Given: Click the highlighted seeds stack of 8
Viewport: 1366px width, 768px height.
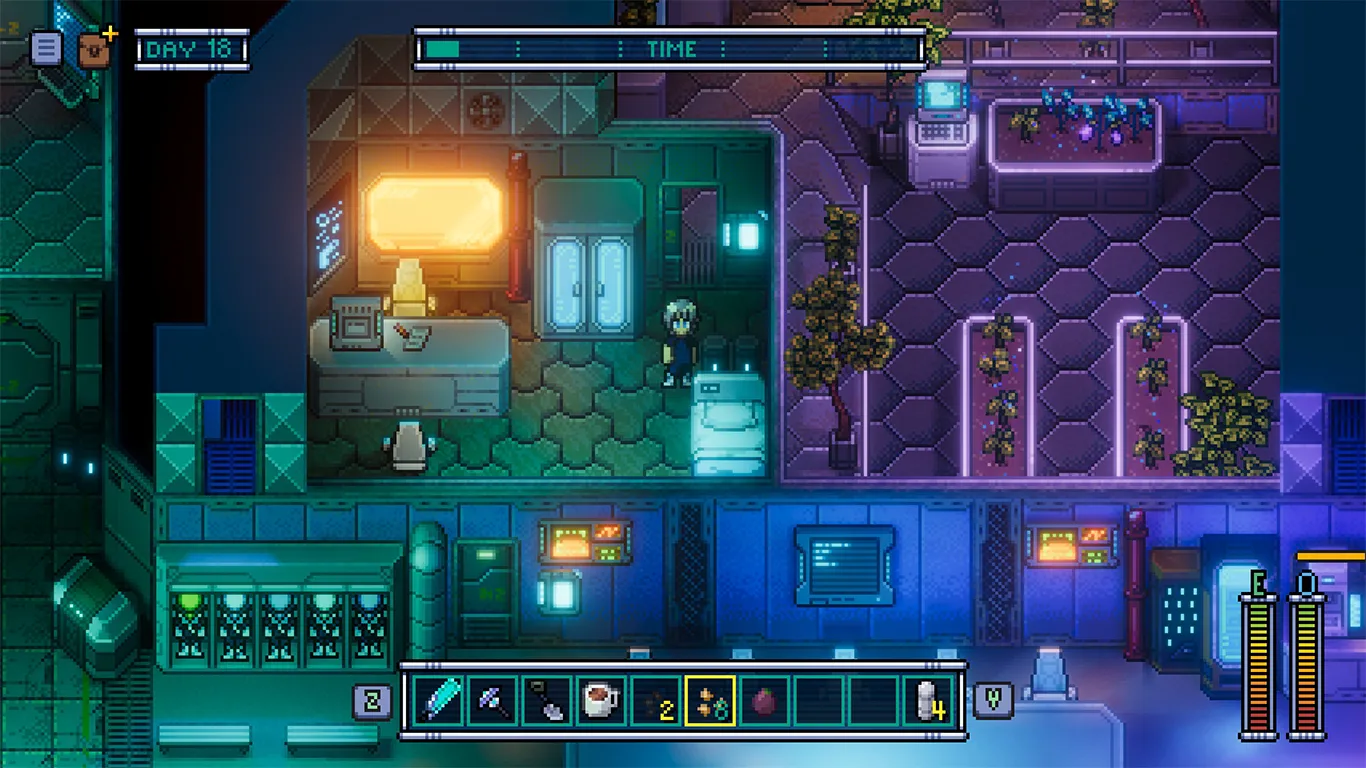Looking at the screenshot, I should pyautogui.click(x=710, y=700).
